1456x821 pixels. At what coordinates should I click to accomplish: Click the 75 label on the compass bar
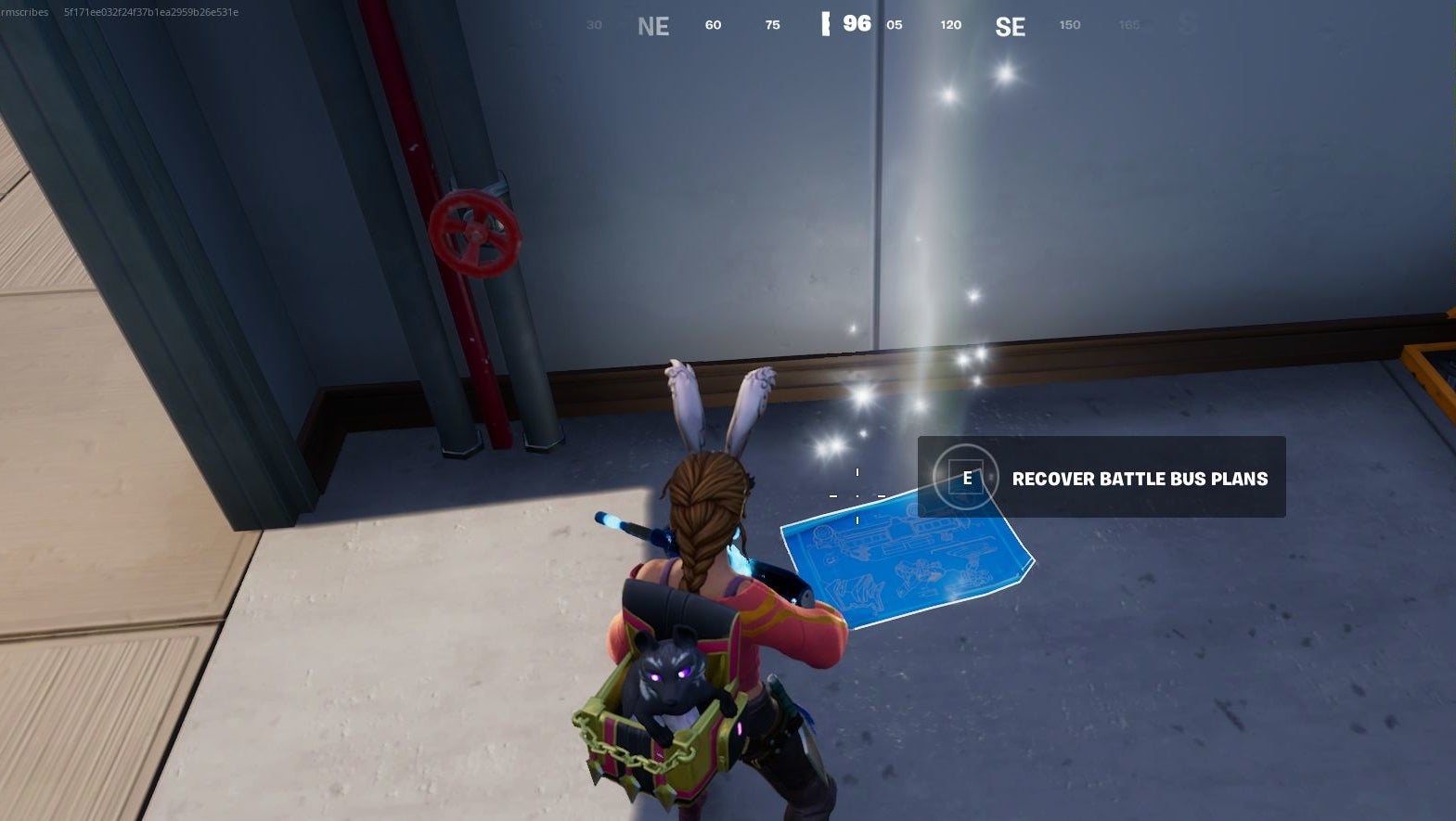tap(771, 26)
